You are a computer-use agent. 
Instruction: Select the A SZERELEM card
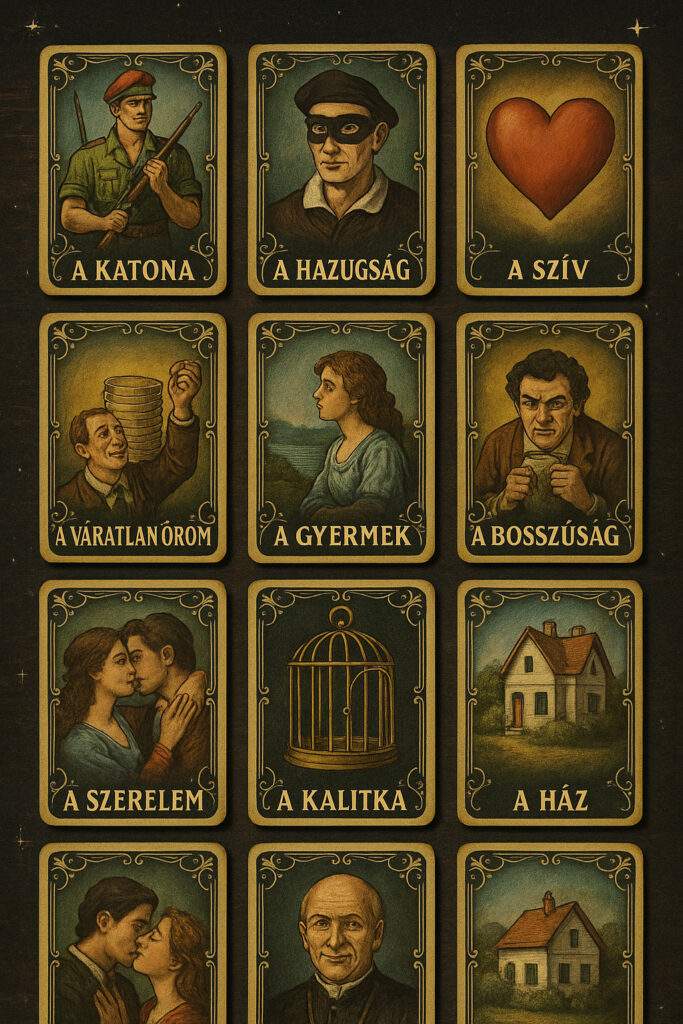[x=133, y=702]
